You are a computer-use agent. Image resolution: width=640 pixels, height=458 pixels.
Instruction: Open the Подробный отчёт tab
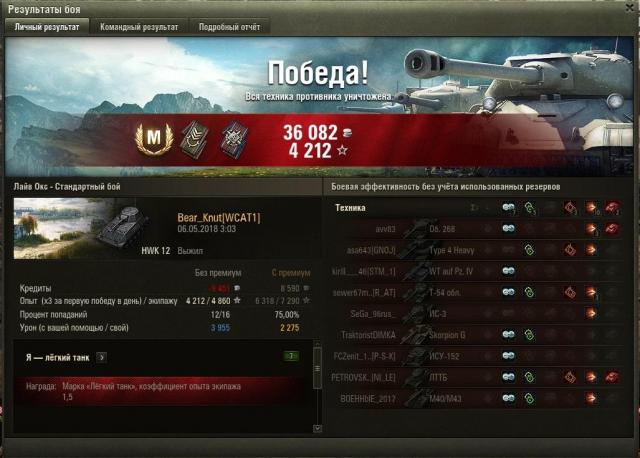point(228,27)
